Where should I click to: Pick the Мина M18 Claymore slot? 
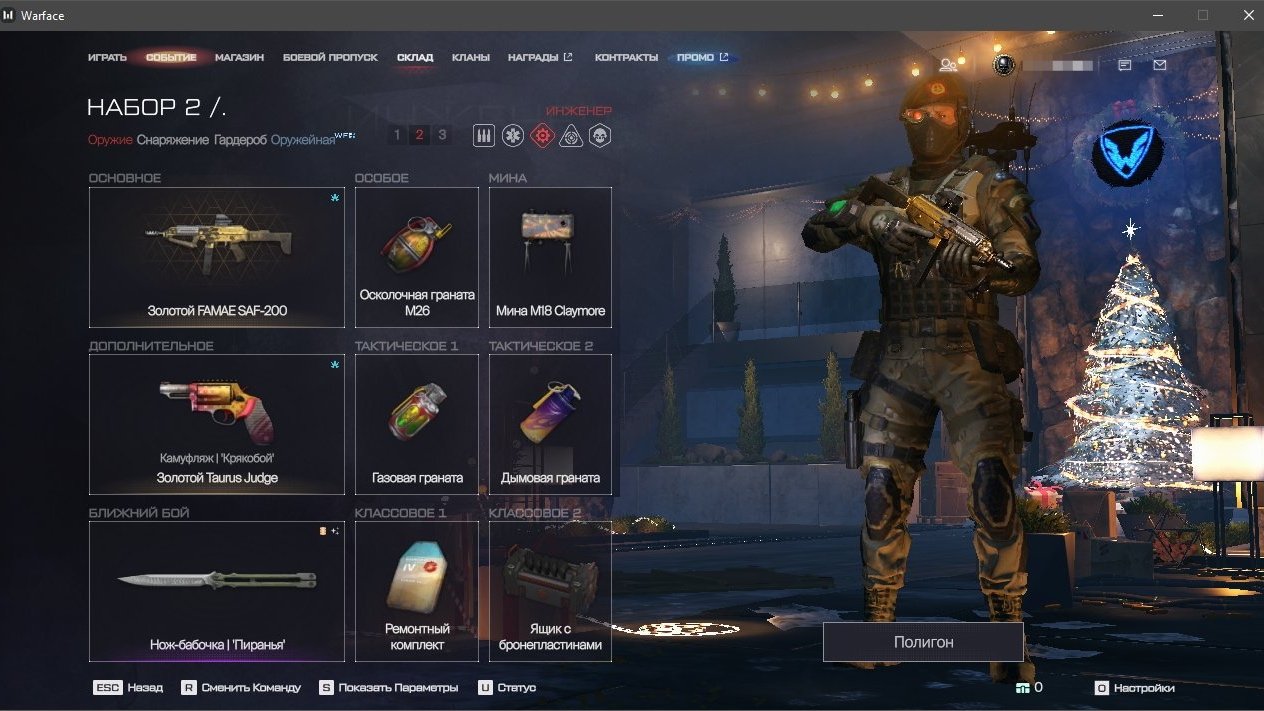(550, 257)
